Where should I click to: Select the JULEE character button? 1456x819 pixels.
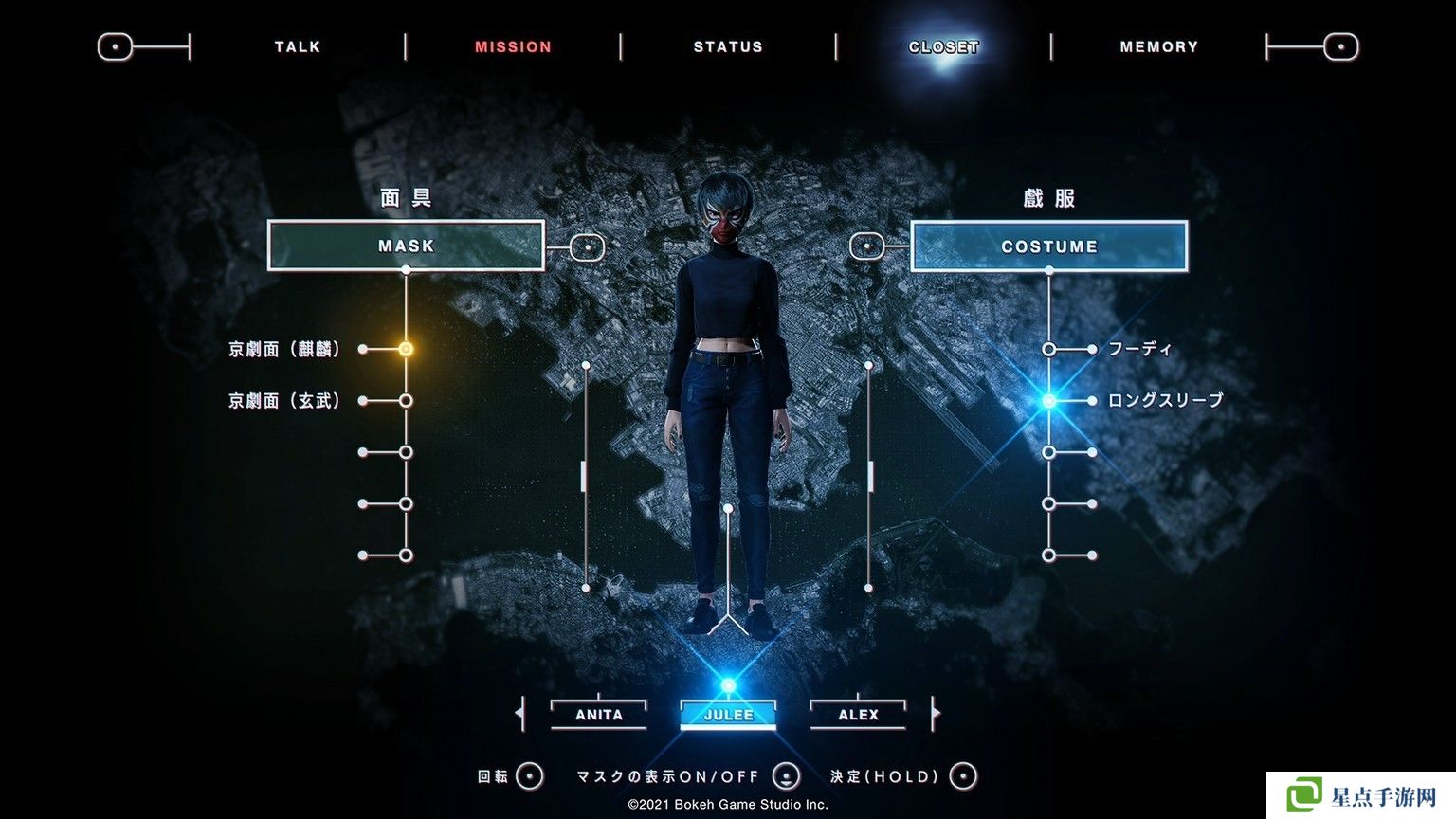(728, 715)
